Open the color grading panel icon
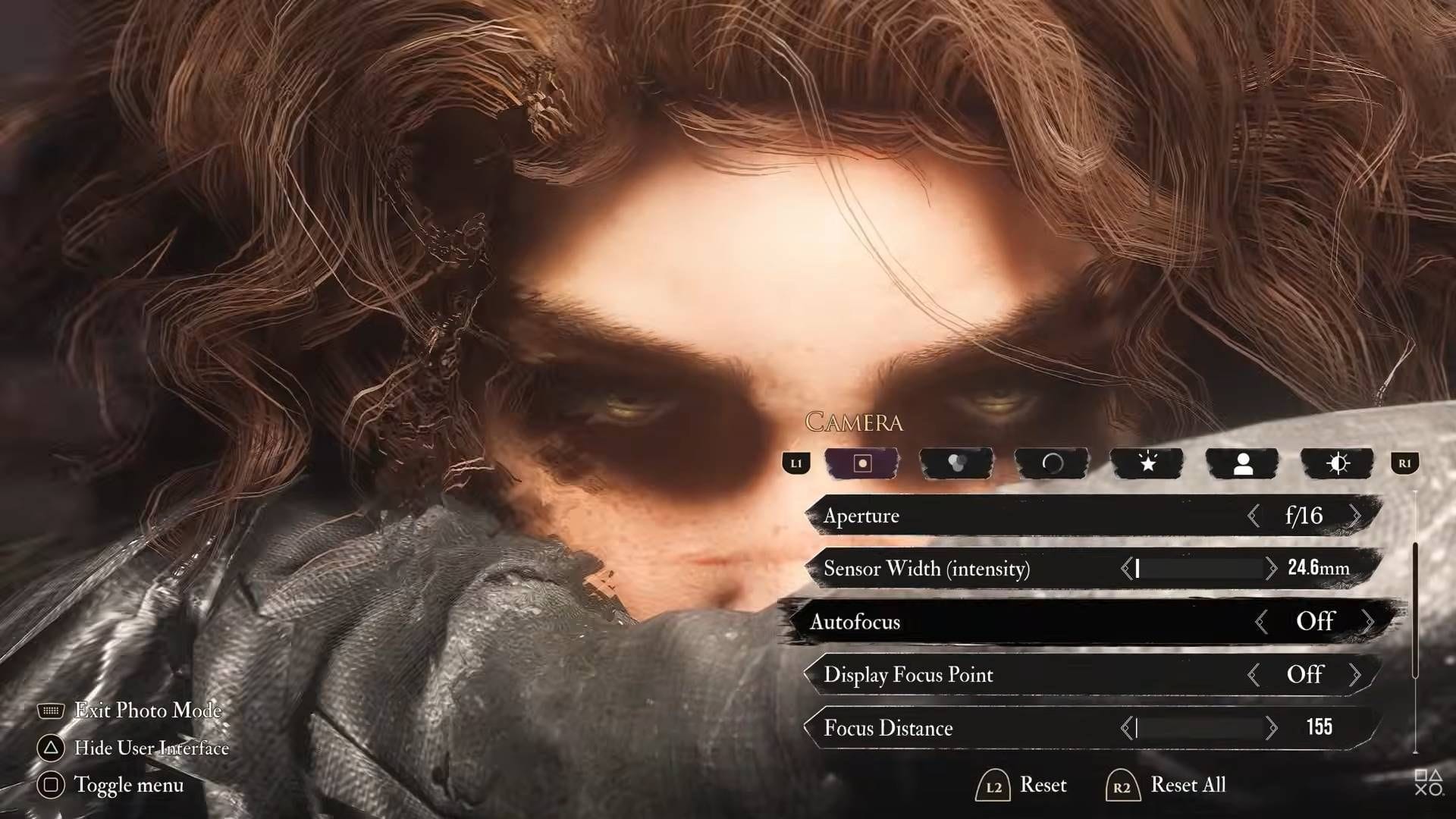Viewport: 1456px width, 819px height. 957,463
